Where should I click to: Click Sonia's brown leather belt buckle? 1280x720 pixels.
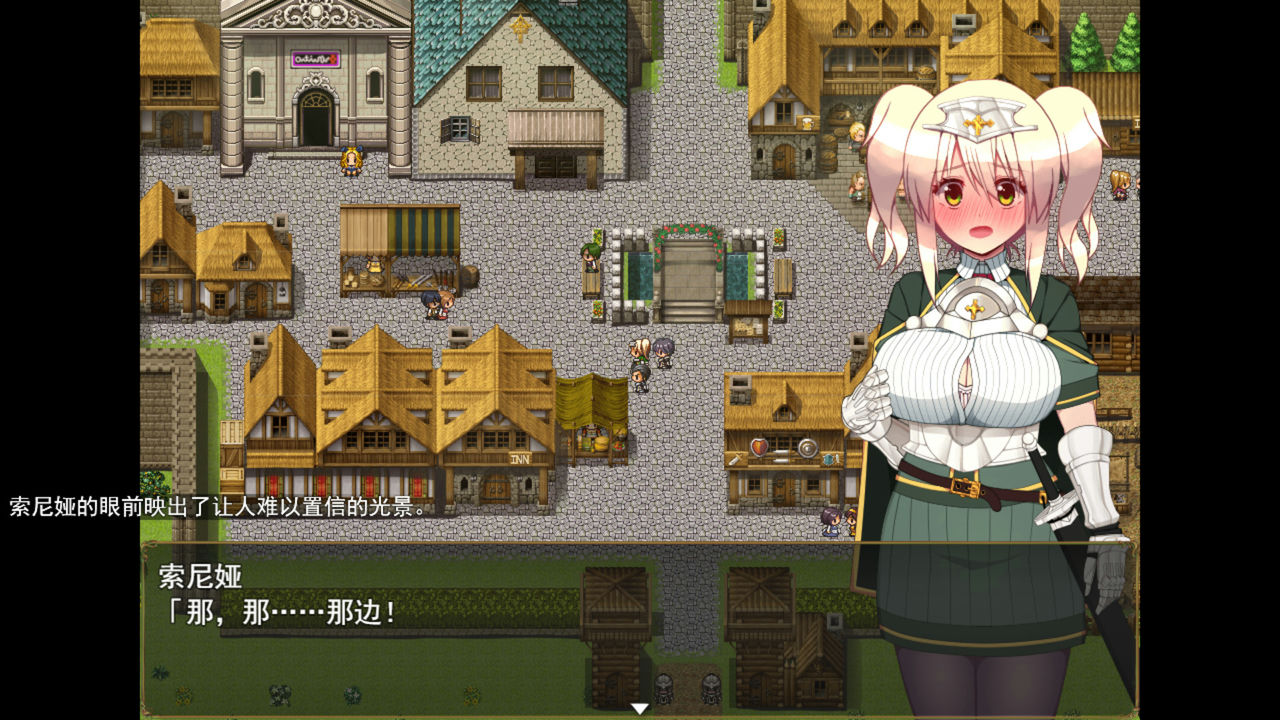tap(966, 487)
